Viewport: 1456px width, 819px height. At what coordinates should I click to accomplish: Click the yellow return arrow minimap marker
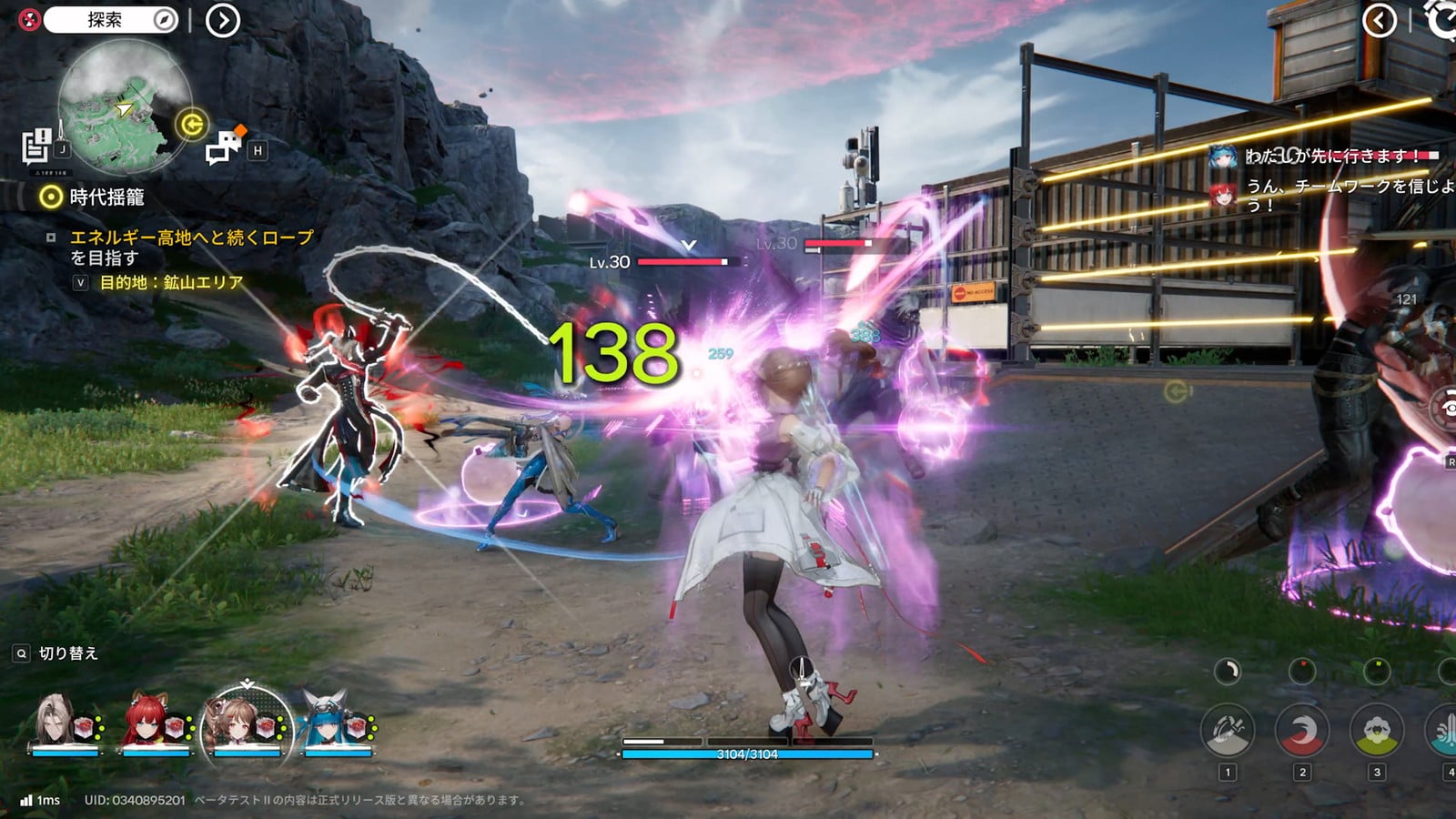coord(192,124)
